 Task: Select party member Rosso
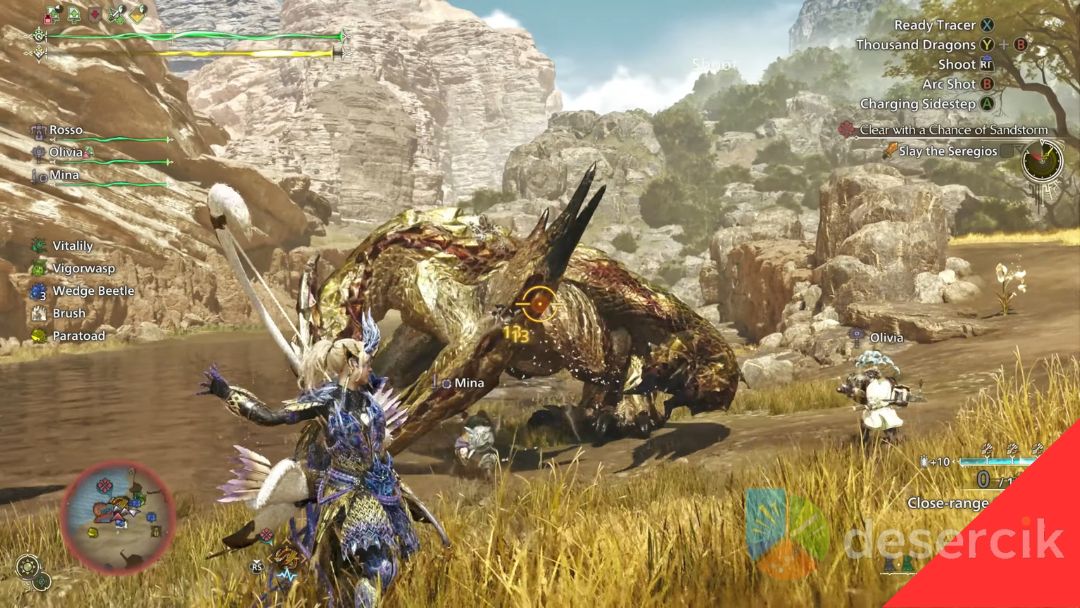click(x=65, y=131)
